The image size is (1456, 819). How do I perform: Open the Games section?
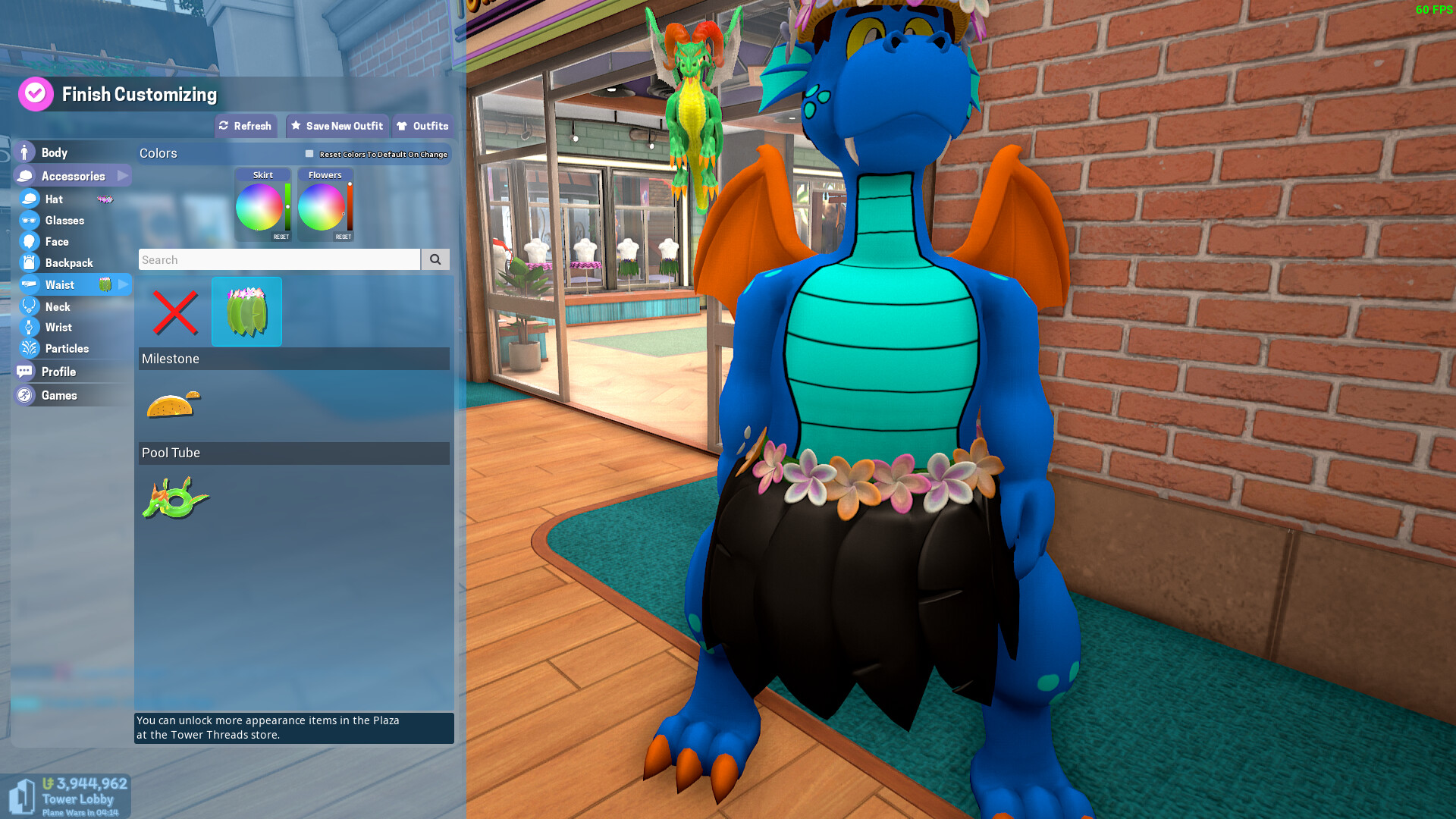(59, 395)
